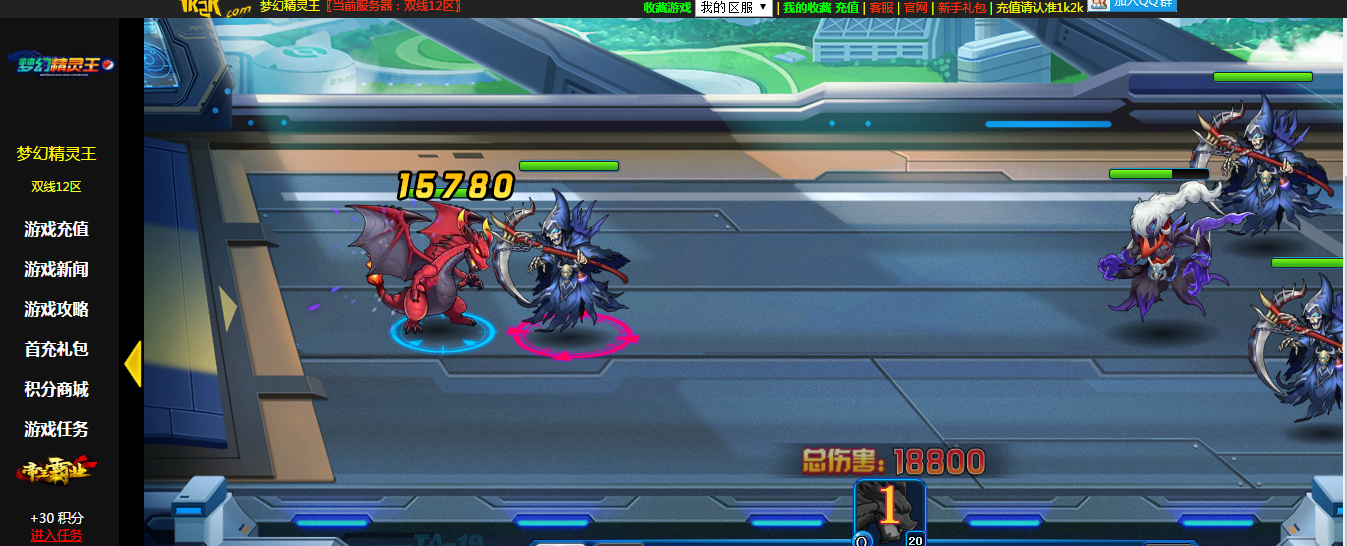Open the 官网 link
The height and width of the screenshot is (546, 1347).
915,7
